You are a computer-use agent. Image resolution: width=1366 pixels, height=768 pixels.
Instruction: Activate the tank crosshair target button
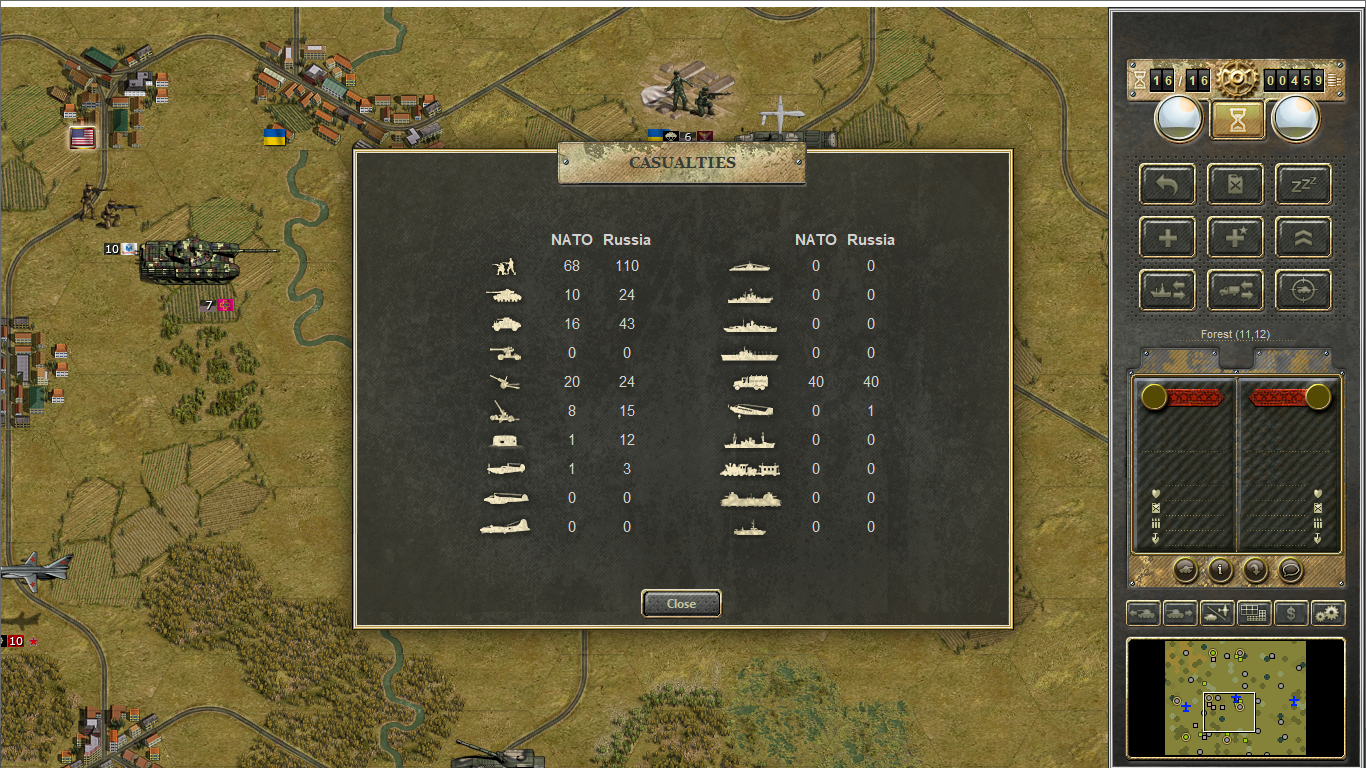click(1303, 290)
